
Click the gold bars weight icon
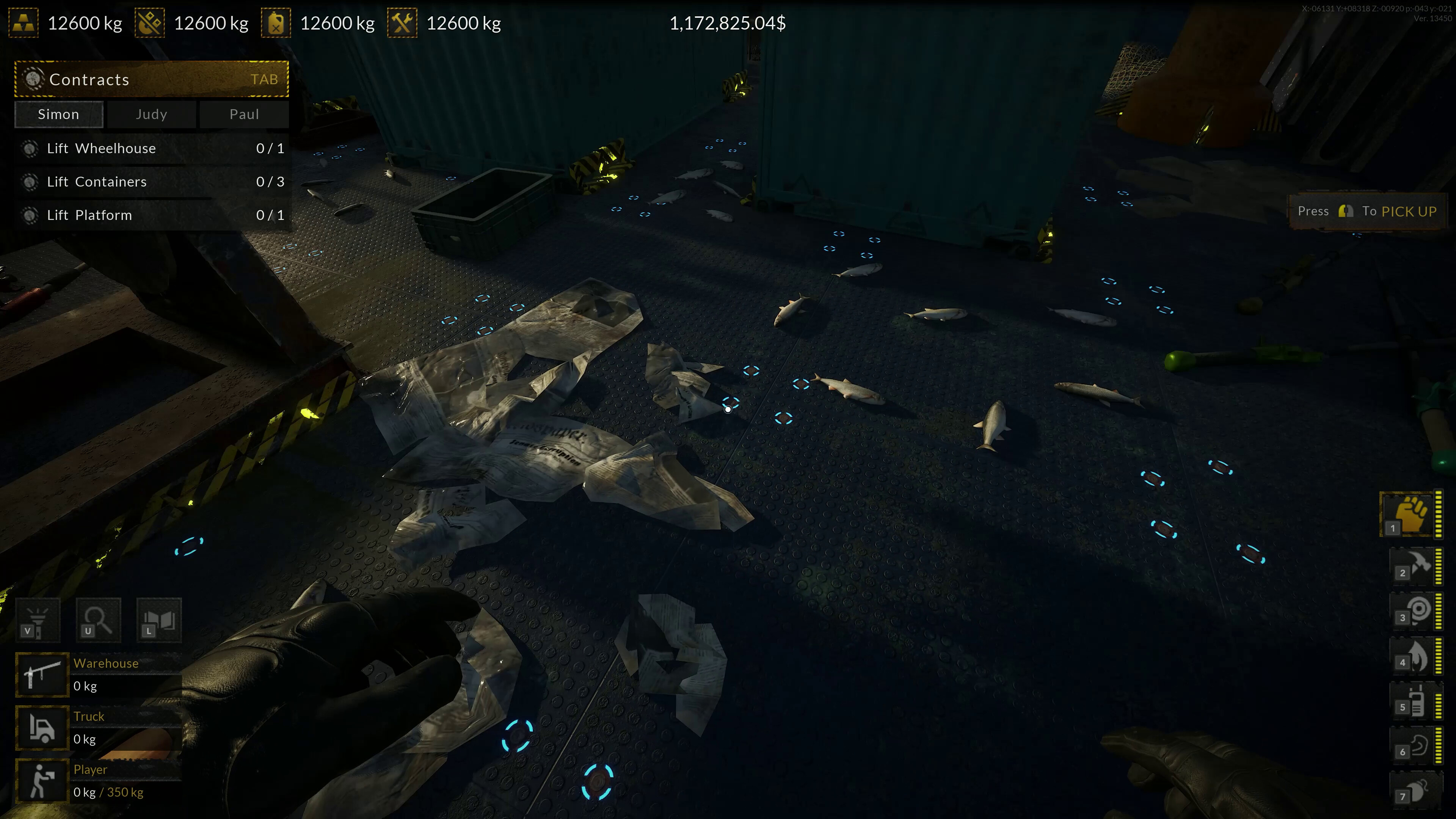click(x=24, y=23)
